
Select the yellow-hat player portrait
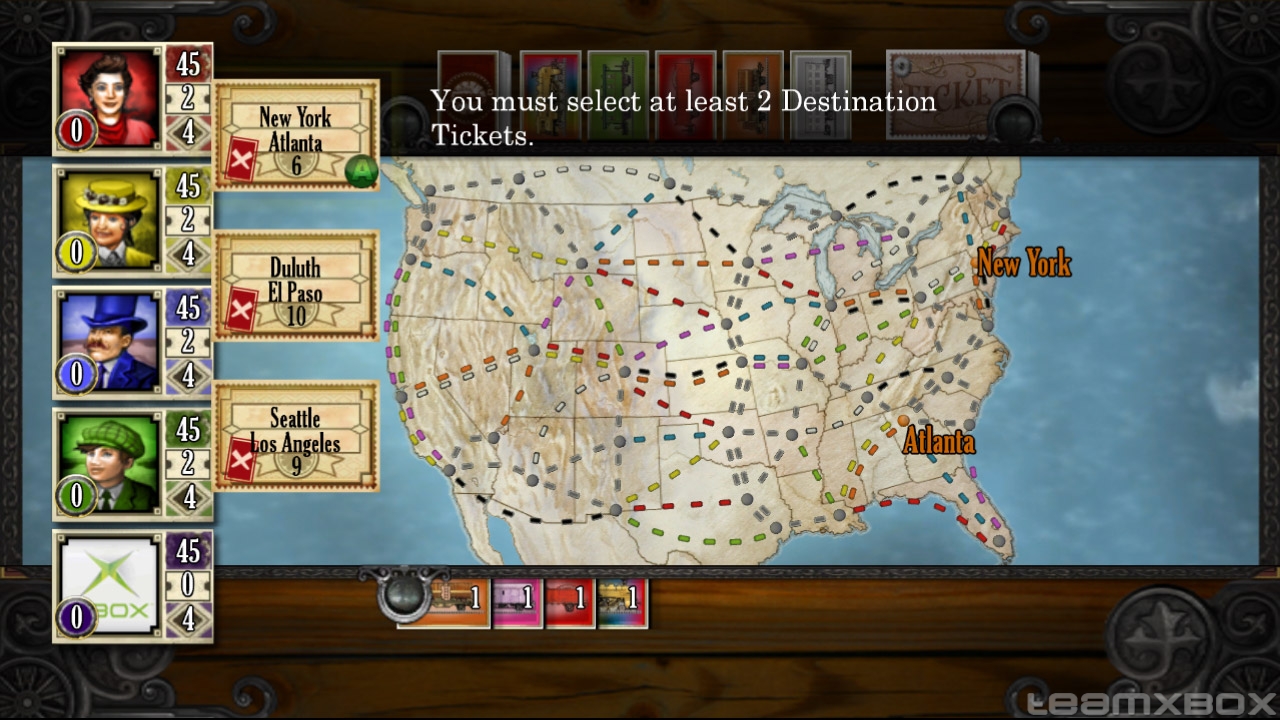pyautogui.click(x=109, y=219)
